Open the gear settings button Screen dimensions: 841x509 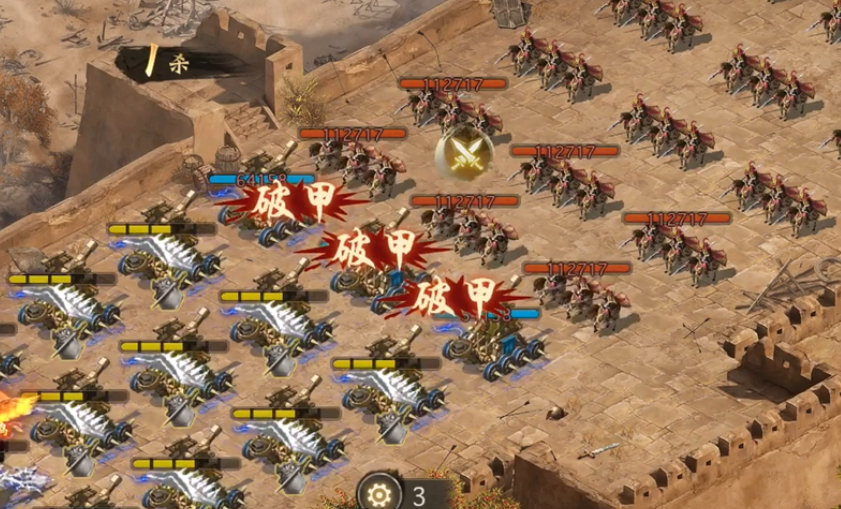[380, 493]
